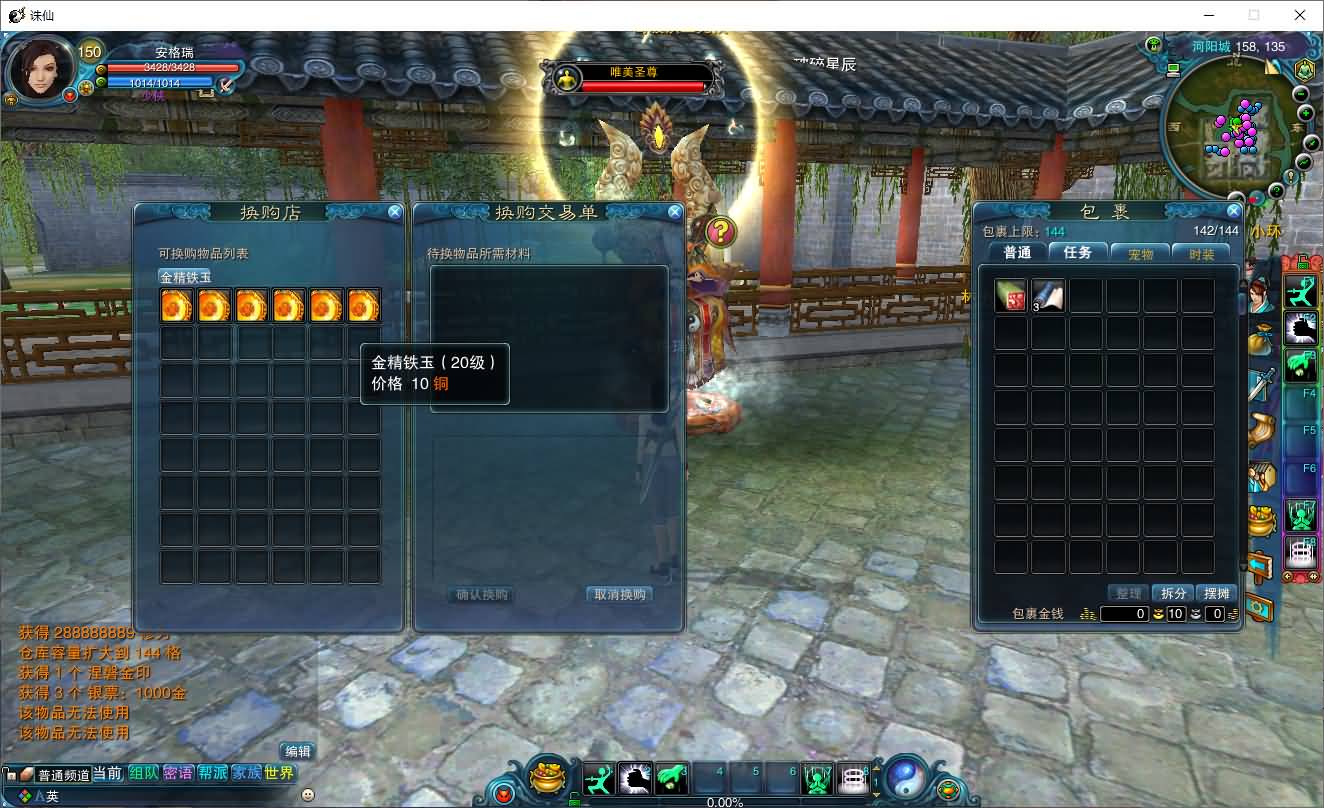Open the 宠物 pet tab

point(1141,254)
